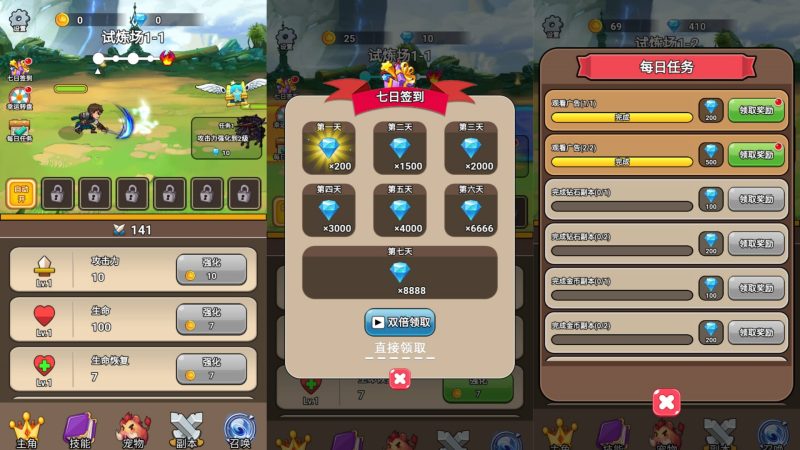Select the 第七天 ×8888 diamond reward
The image size is (800, 450).
pos(399,272)
